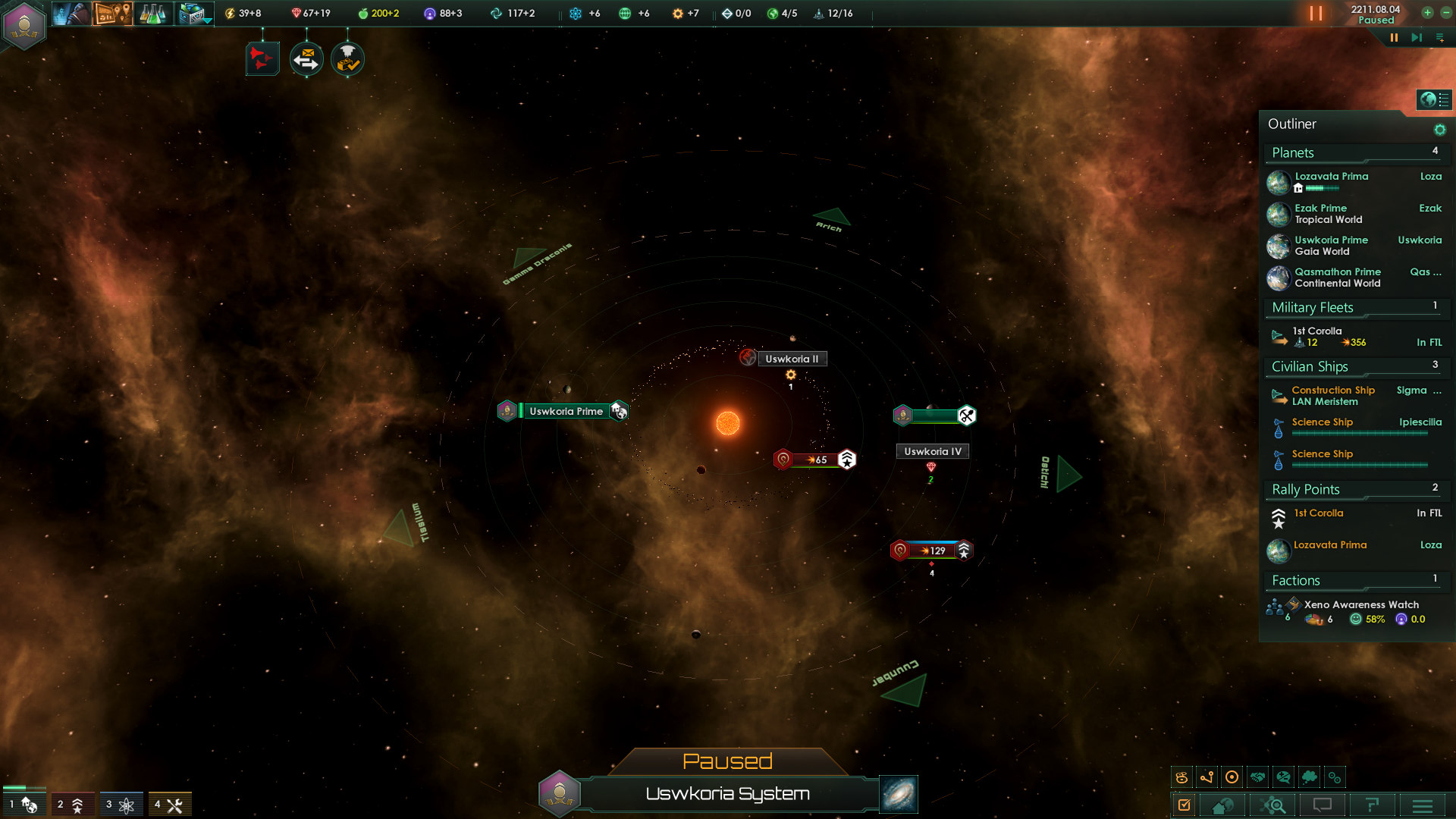
Task: Click the Uswkoria Prime planet label
Action: 566,411
